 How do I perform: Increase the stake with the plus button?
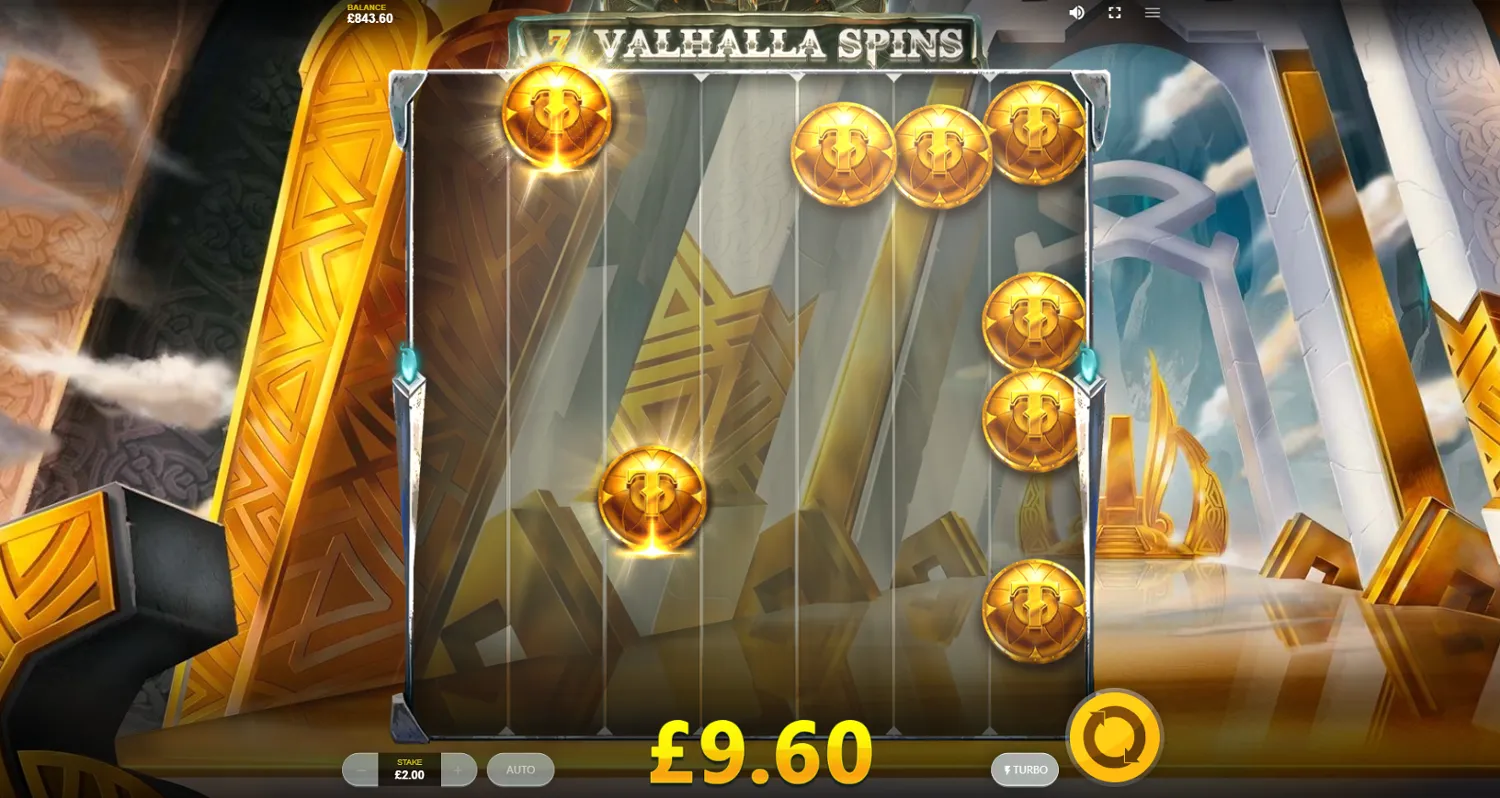click(458, 770)
